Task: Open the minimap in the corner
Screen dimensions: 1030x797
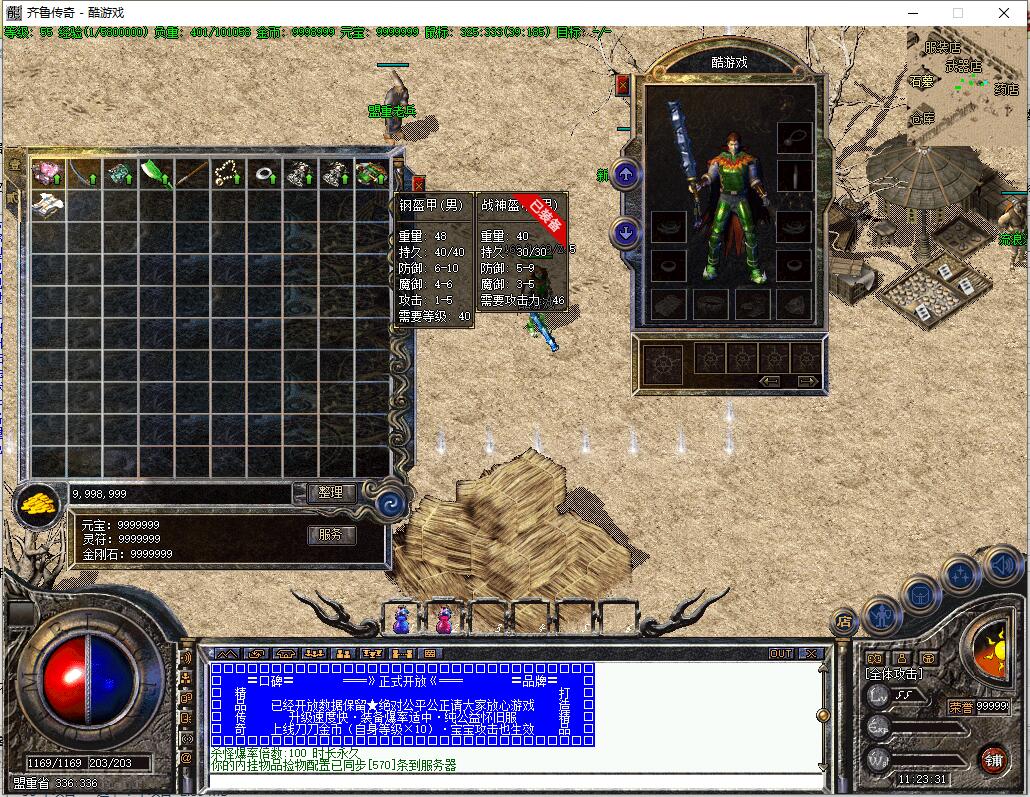Action: click(x=966, y=75)
